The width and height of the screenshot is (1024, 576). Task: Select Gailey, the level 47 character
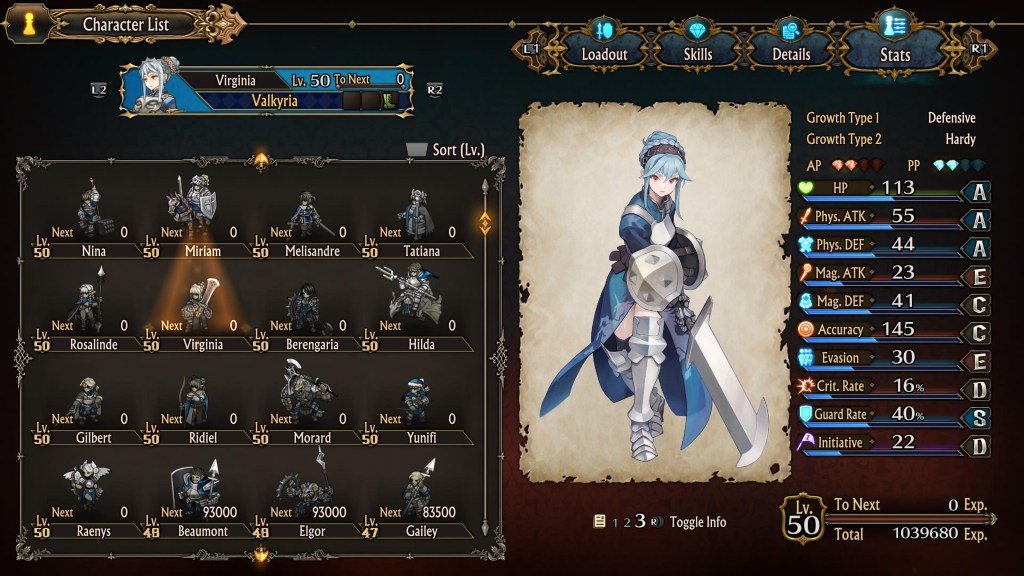pyautogui.click(x=420, y=498)
